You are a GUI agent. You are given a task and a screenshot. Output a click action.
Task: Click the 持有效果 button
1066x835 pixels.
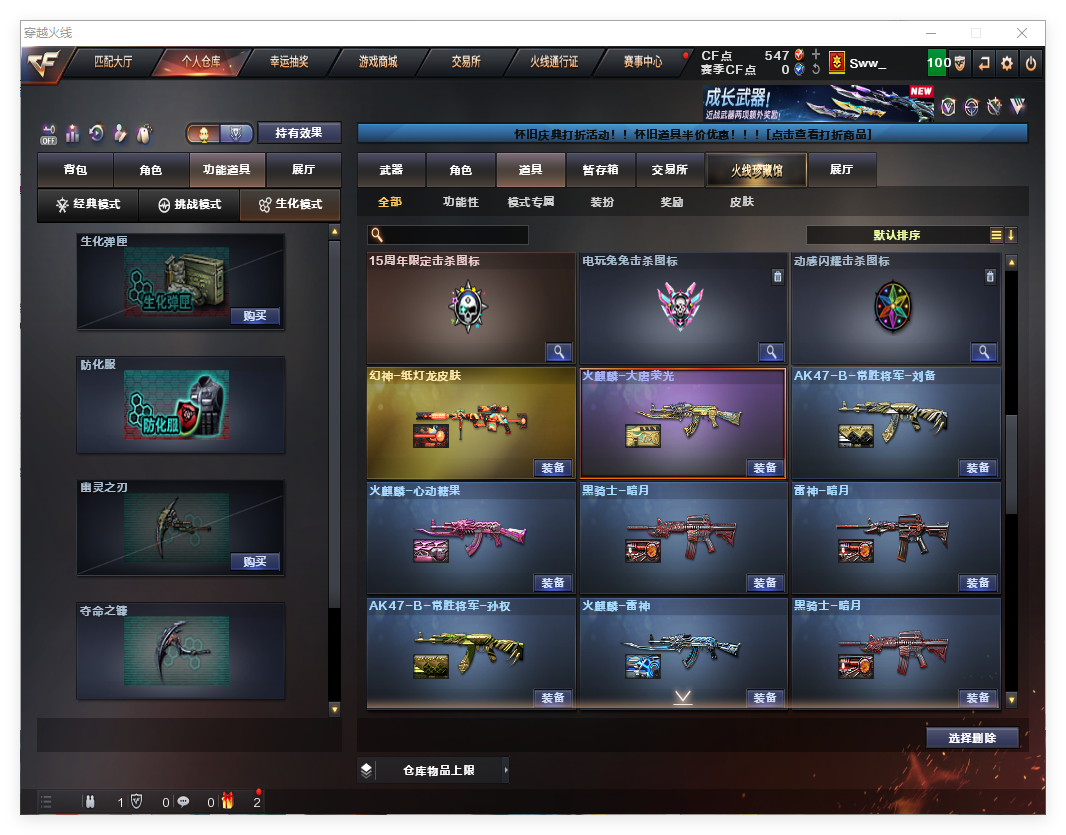(x=299, y=133)
